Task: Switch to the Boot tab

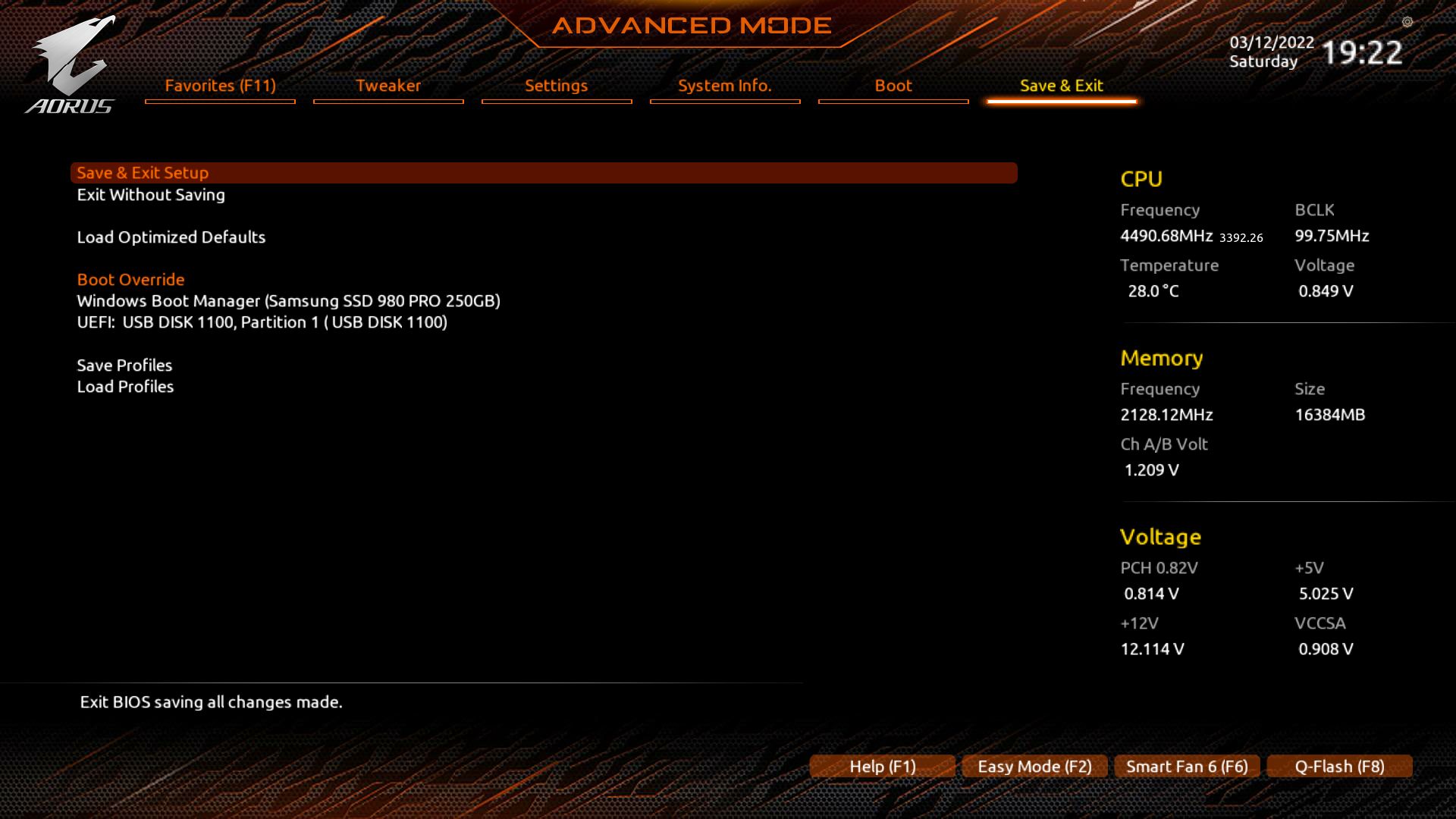Action: pyautogui.click(x=893, y=86)
